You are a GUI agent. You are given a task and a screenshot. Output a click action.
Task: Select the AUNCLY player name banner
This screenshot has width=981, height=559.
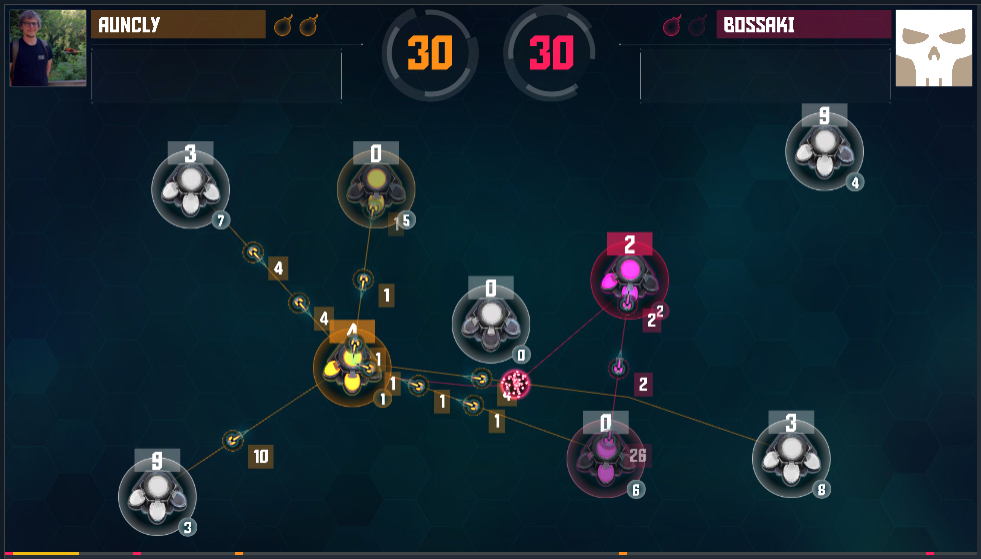[x=178, y=25]
